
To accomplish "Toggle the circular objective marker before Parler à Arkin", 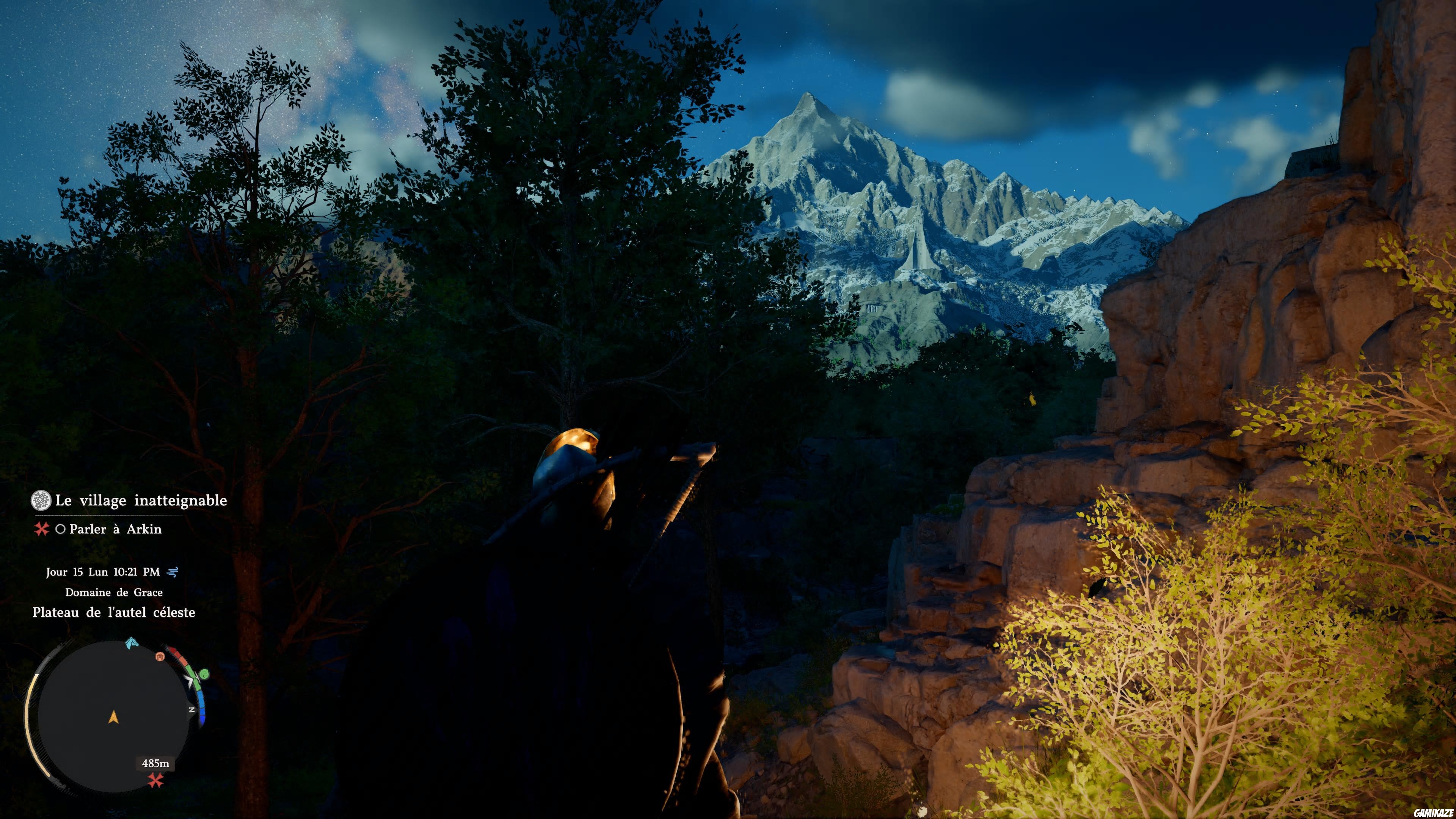I will 61,530.
